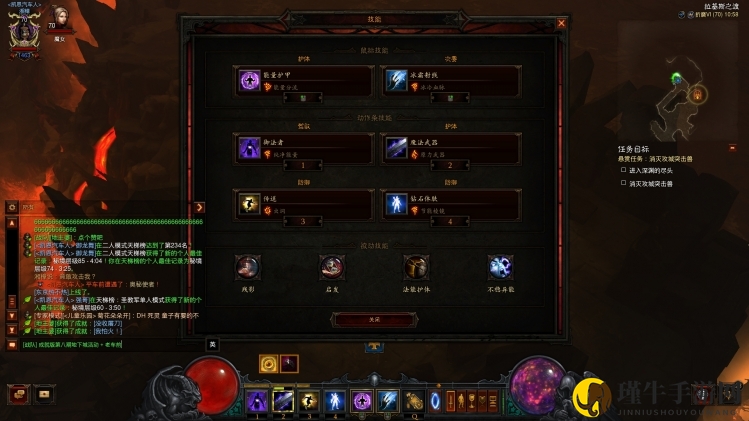Screen dimensions: 749x421
Task: Select the 残影 passive skill
Action: [x=248, y=267]
